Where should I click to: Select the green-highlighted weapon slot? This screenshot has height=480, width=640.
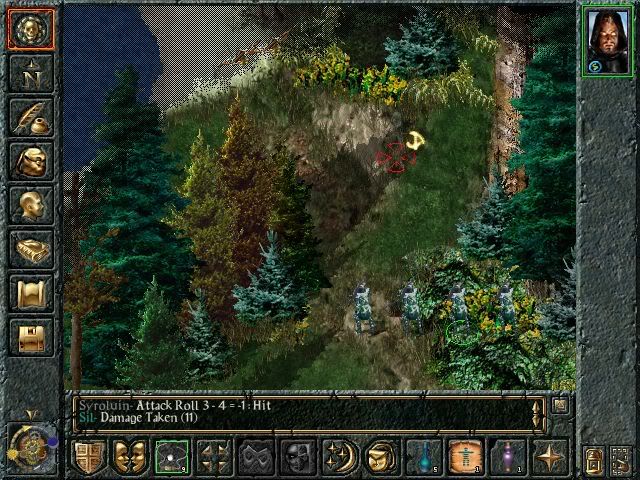(x=172, y=457)
